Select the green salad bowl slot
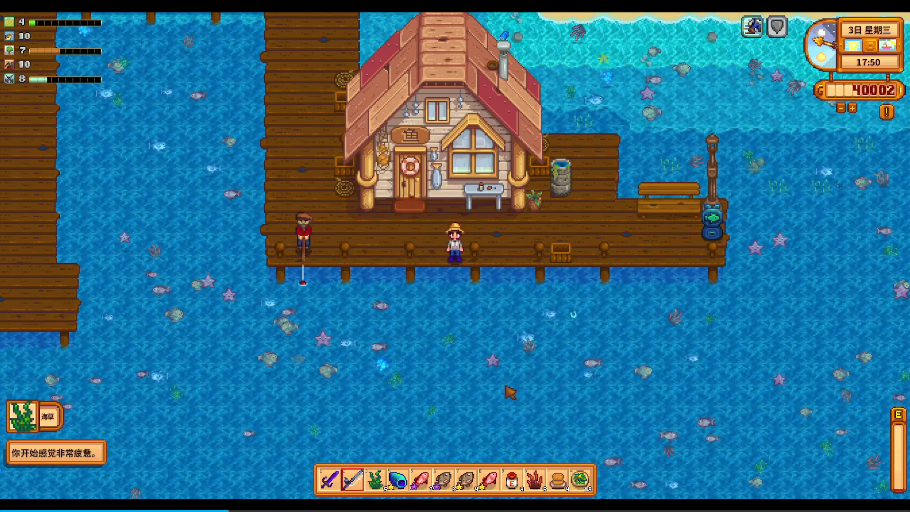 [580, 480]
